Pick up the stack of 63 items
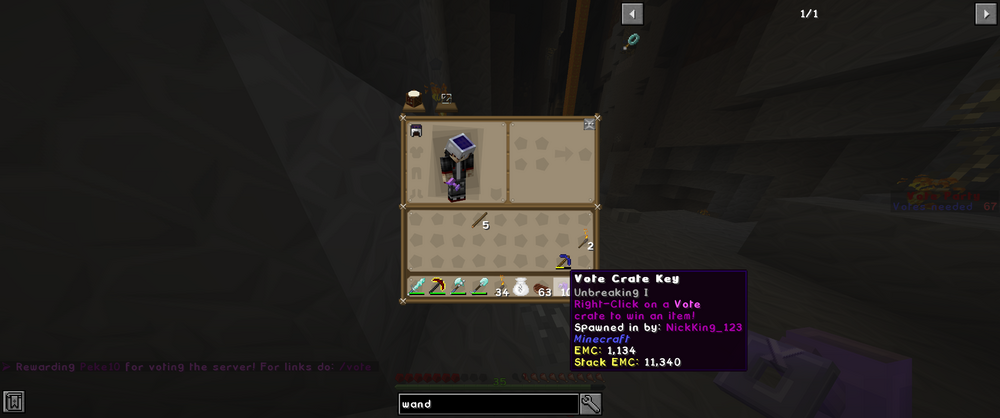Screen dimensions: 1000x418 click(x=542, y=287)
